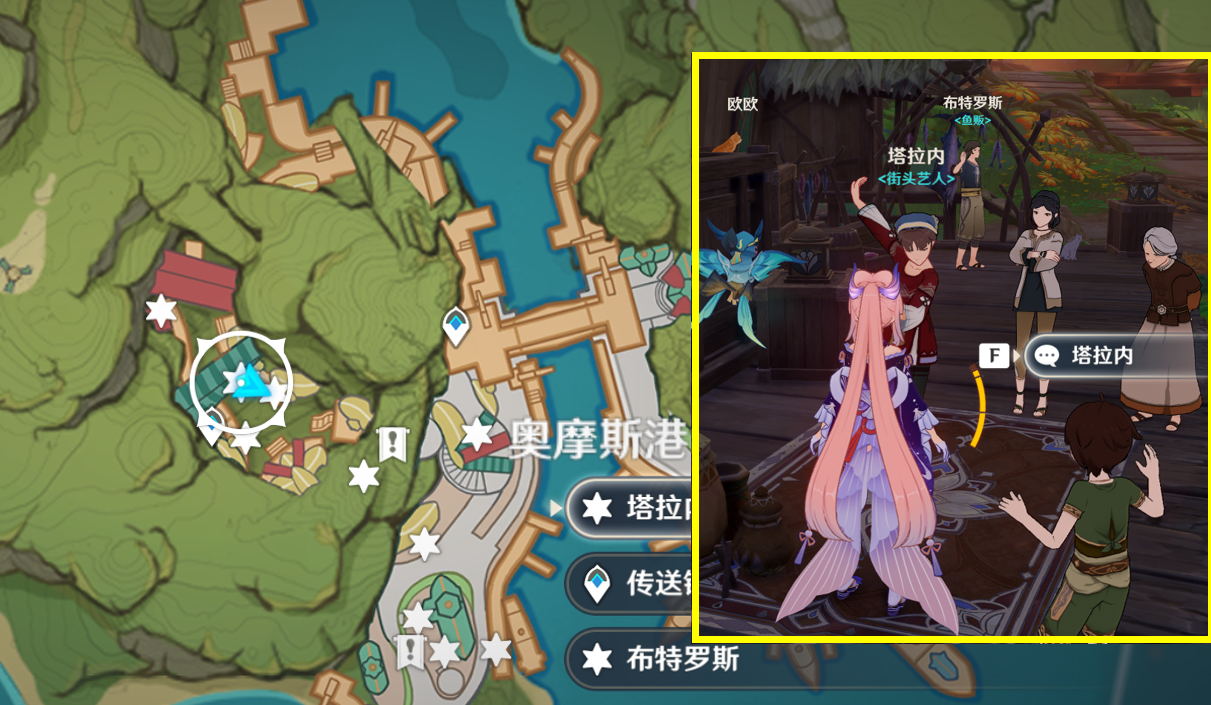
Task: Select the star marker beside the red-roofed building
Action: point(161,310)
